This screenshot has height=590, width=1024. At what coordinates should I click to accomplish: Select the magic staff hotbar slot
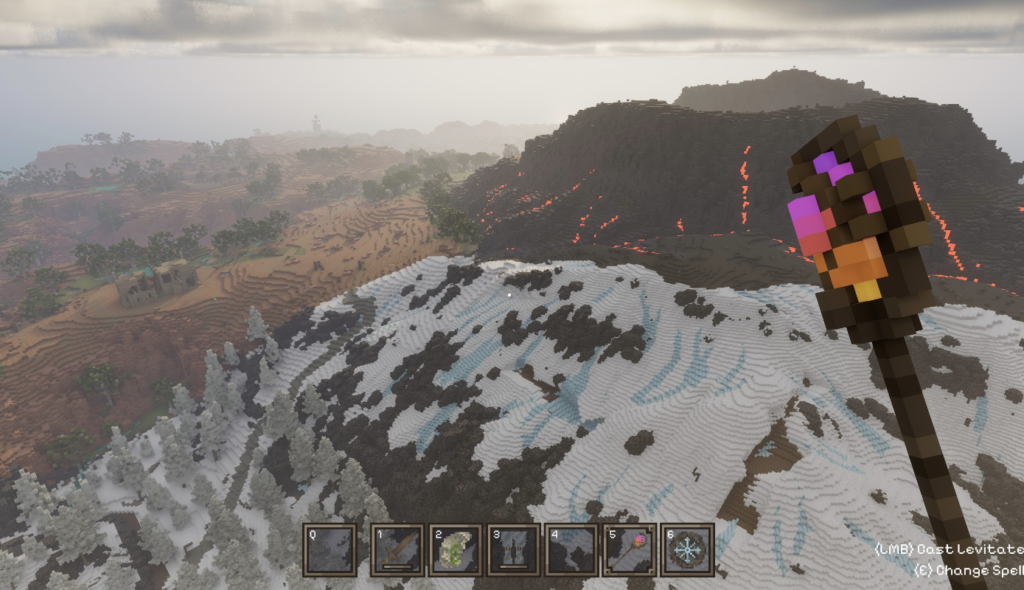click(630, 550)
